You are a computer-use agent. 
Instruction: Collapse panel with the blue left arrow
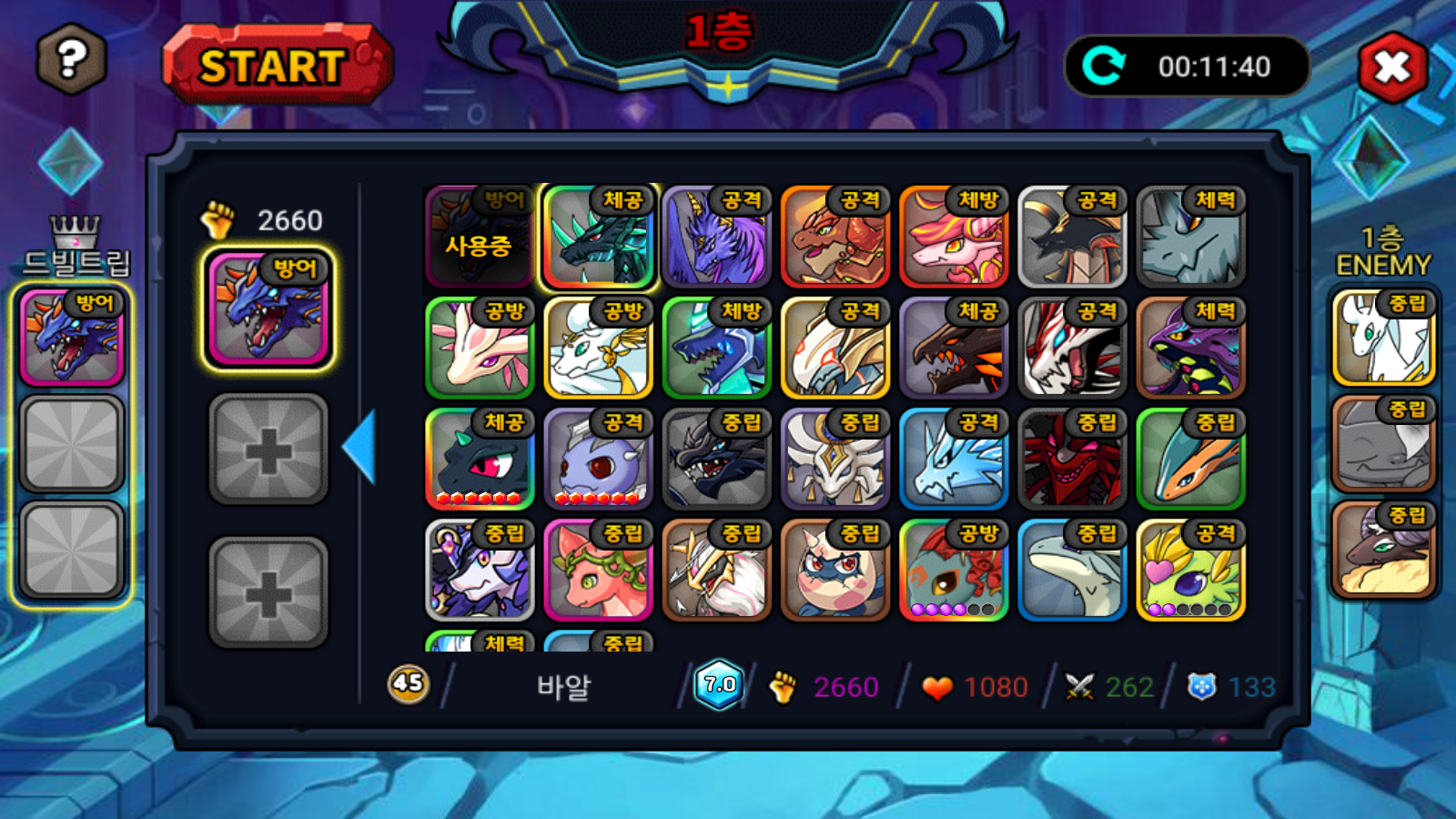(x=360, y=447)
